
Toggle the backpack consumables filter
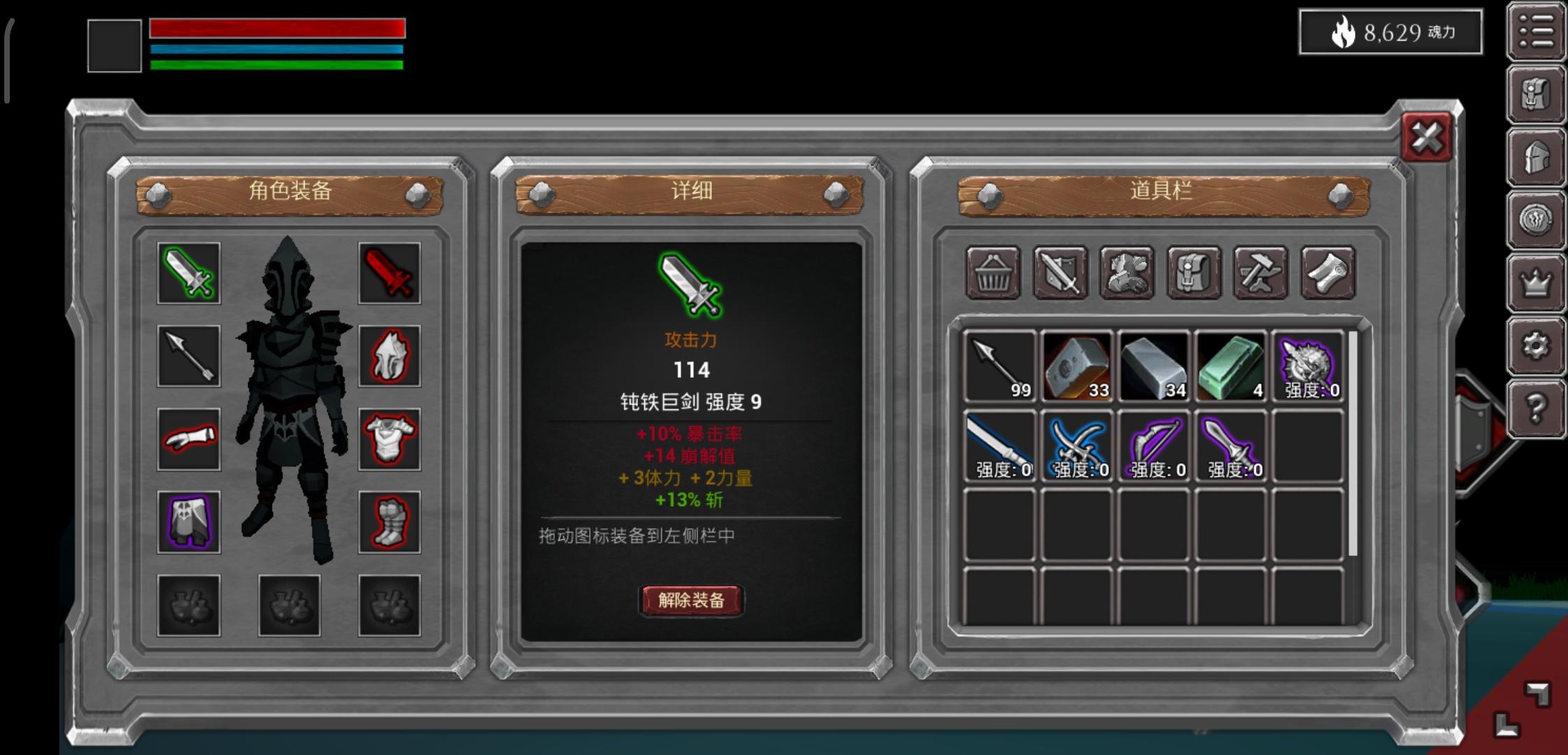[1195, 273]
